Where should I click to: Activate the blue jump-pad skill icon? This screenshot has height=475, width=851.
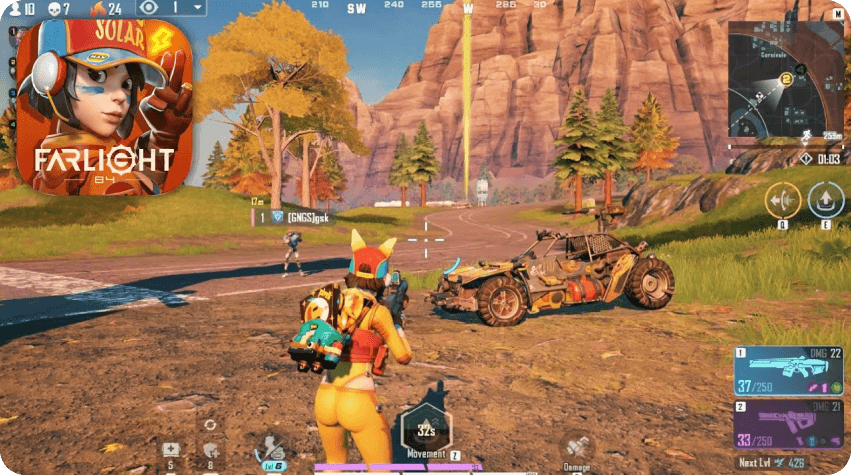point(826,200)
